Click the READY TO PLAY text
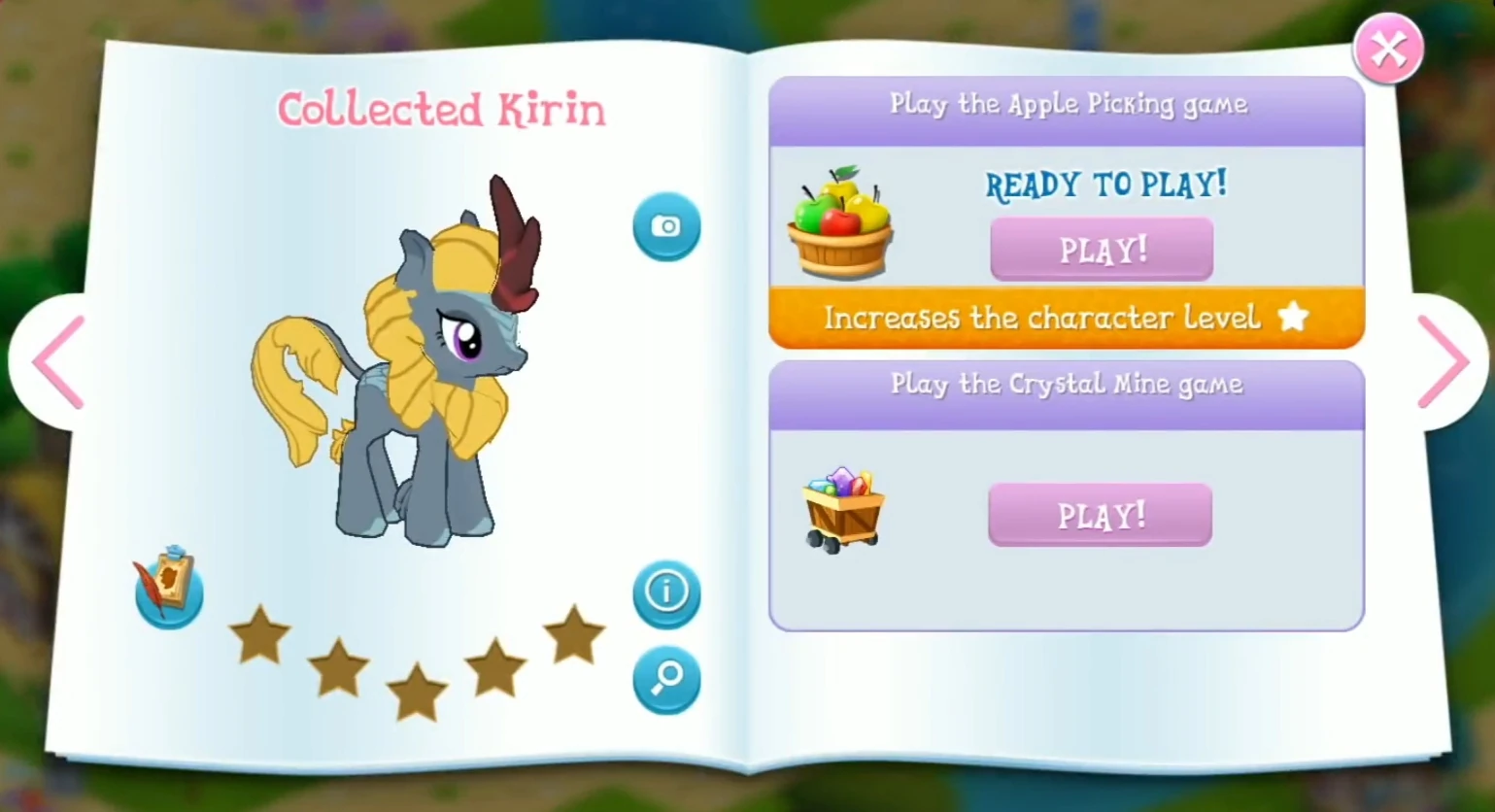The width and height of the screenshot is (1495, 812). (x=1105, y=185)
